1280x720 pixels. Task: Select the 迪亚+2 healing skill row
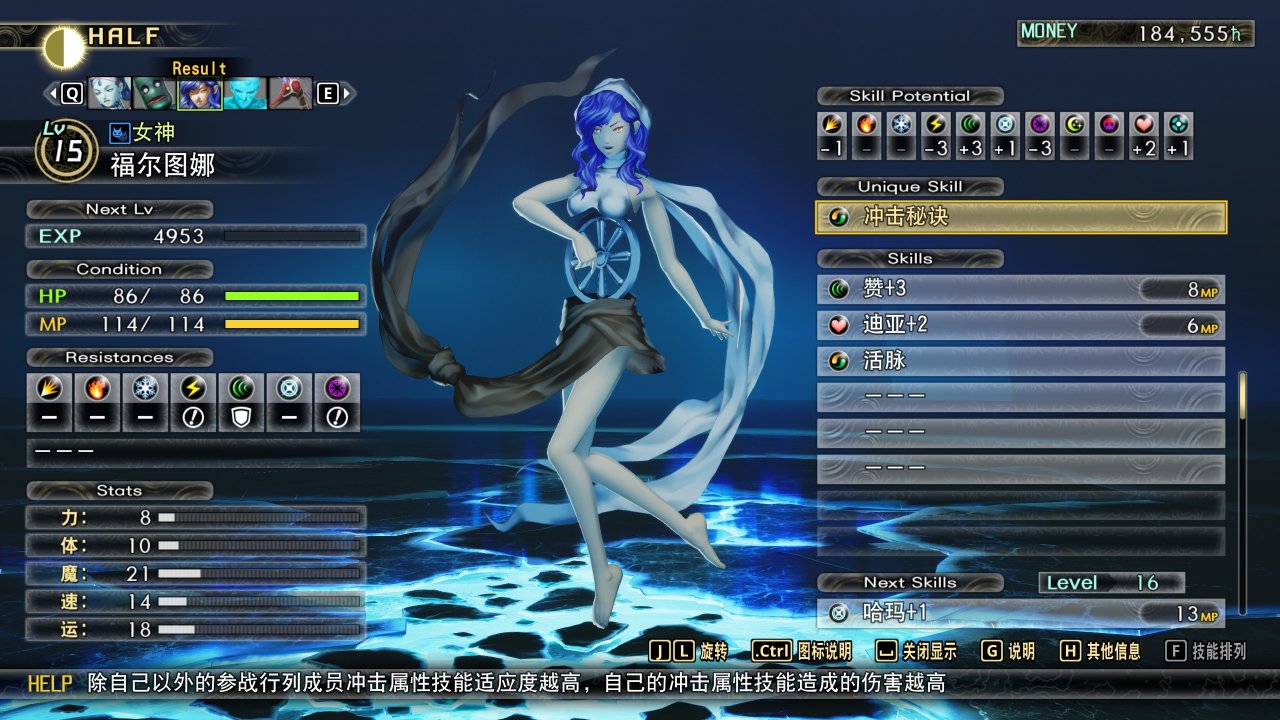[x=1021, y=325]
